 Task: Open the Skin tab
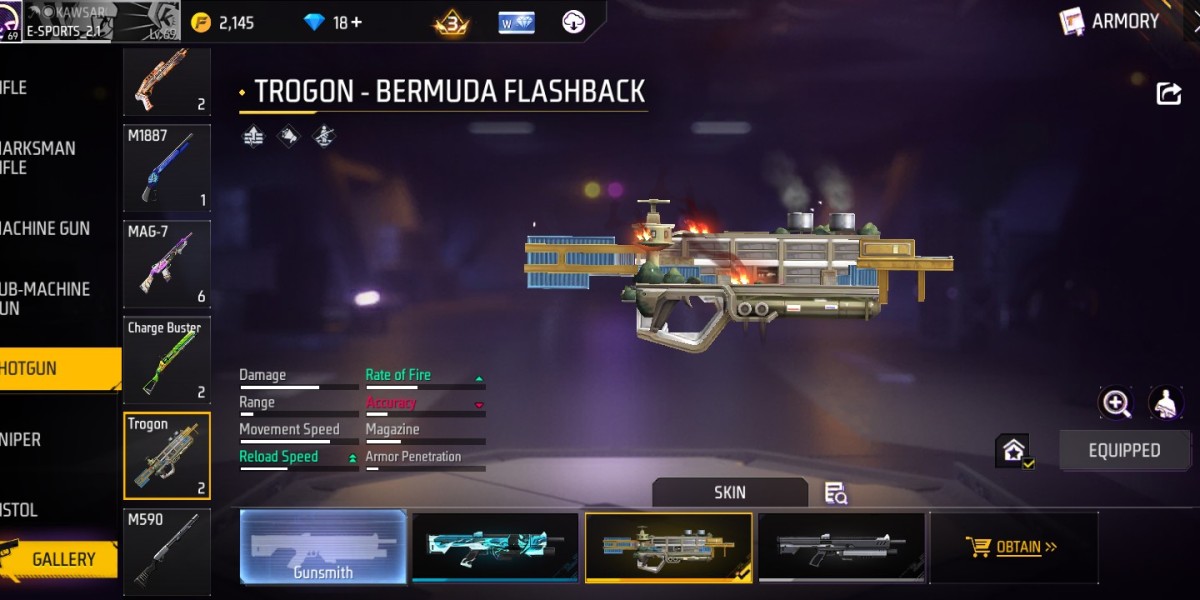730,492
